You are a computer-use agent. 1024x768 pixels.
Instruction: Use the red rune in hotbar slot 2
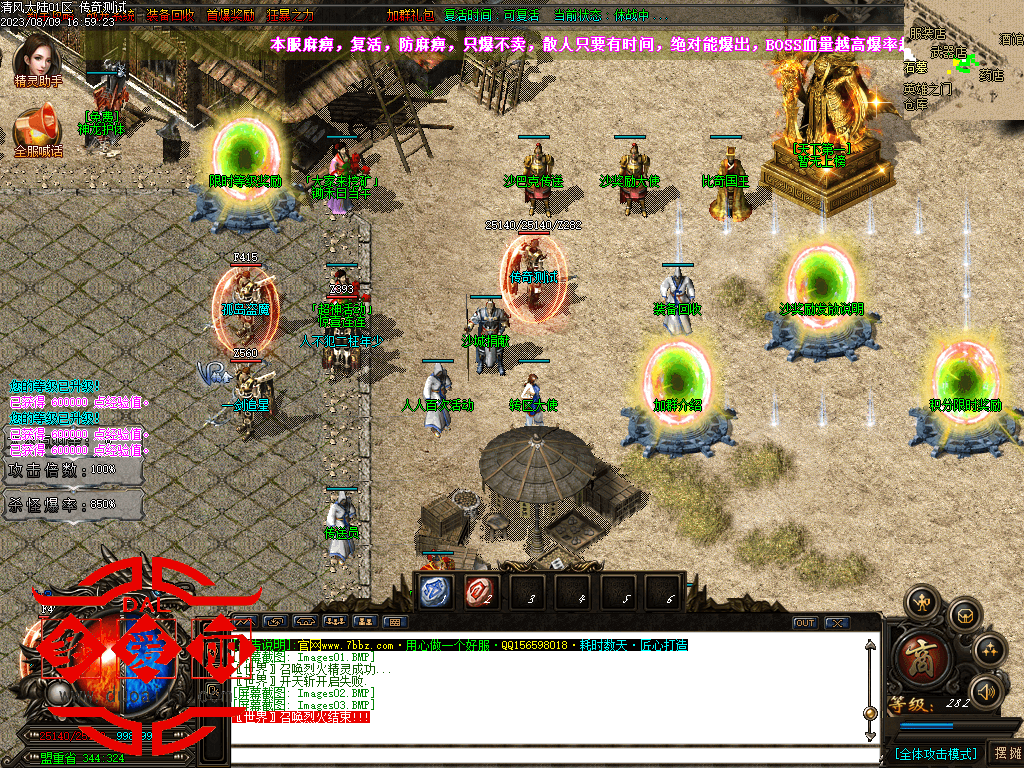482,592
